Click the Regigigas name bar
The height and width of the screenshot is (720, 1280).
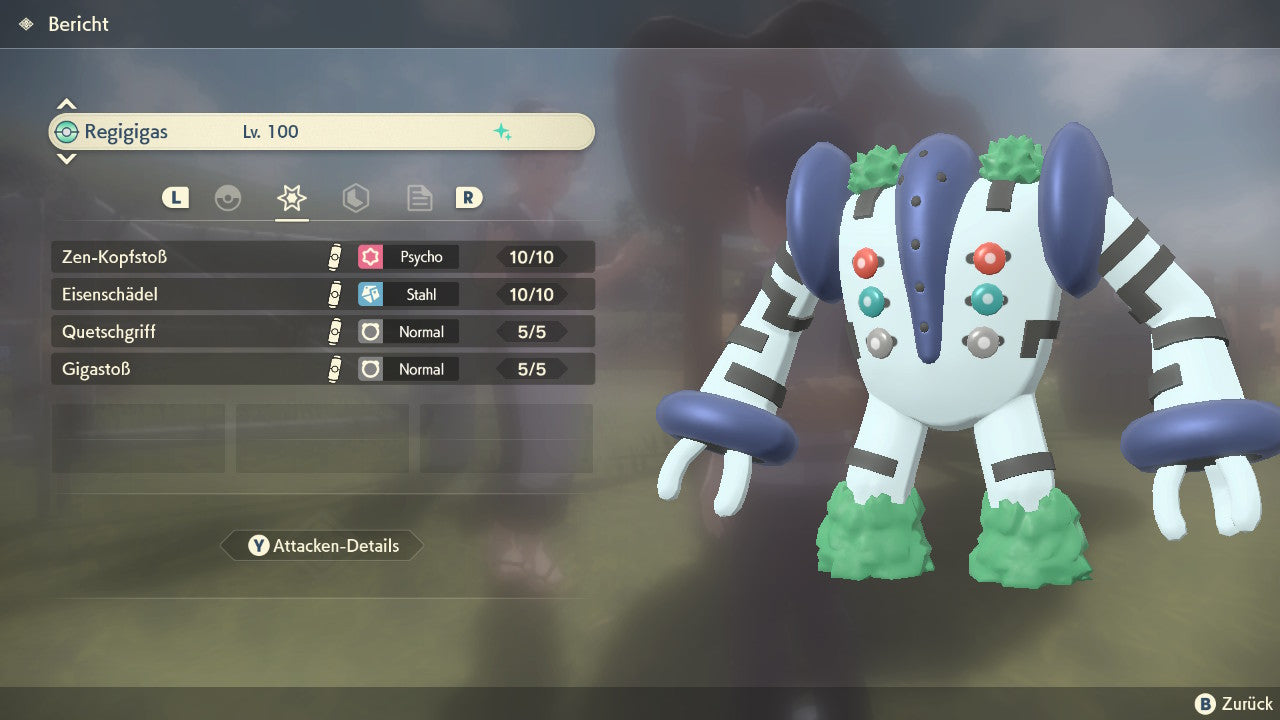[x=322, y=132]
